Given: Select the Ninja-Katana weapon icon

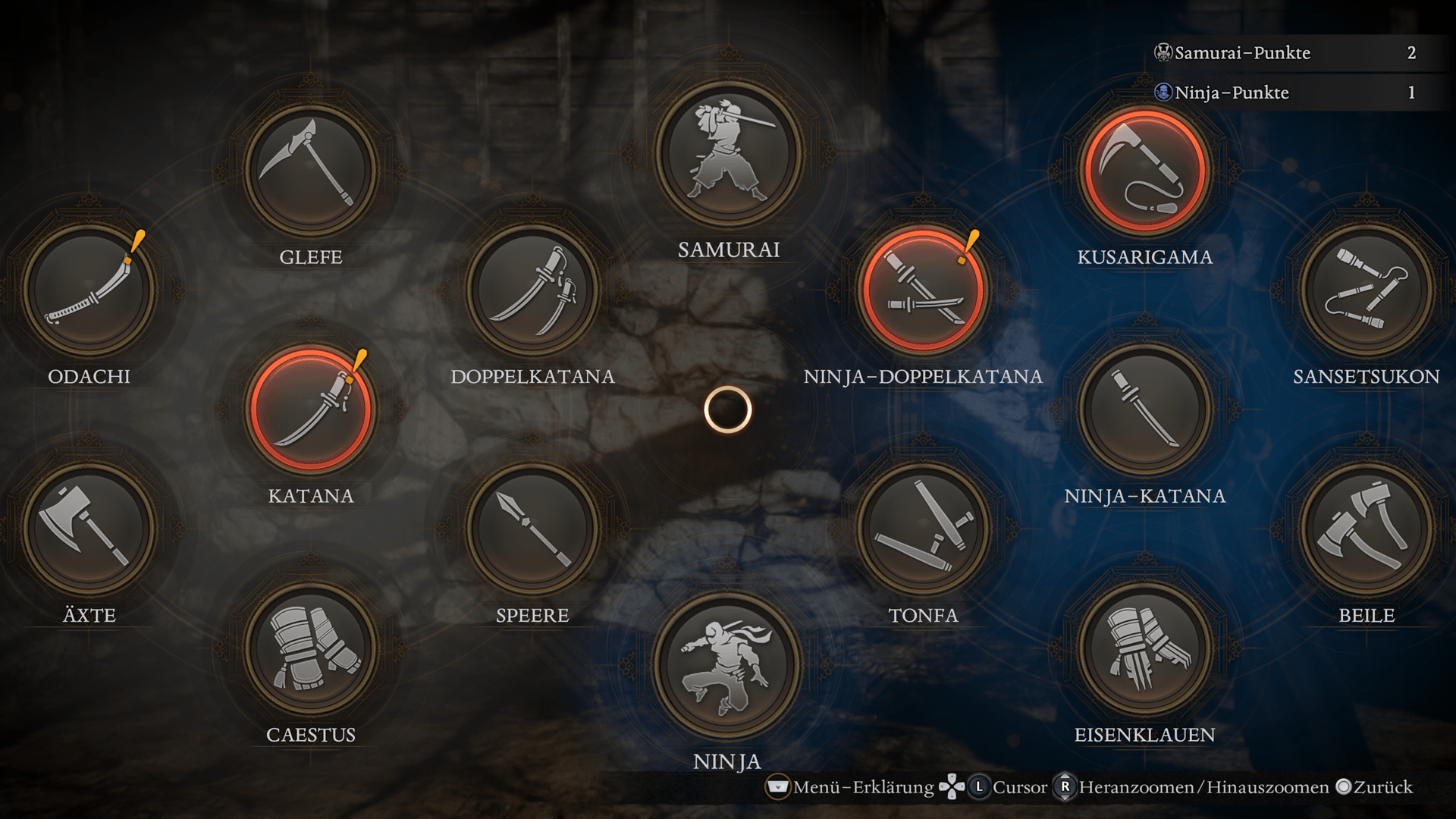Looking at the screenshot, I should coord(1145,409).
